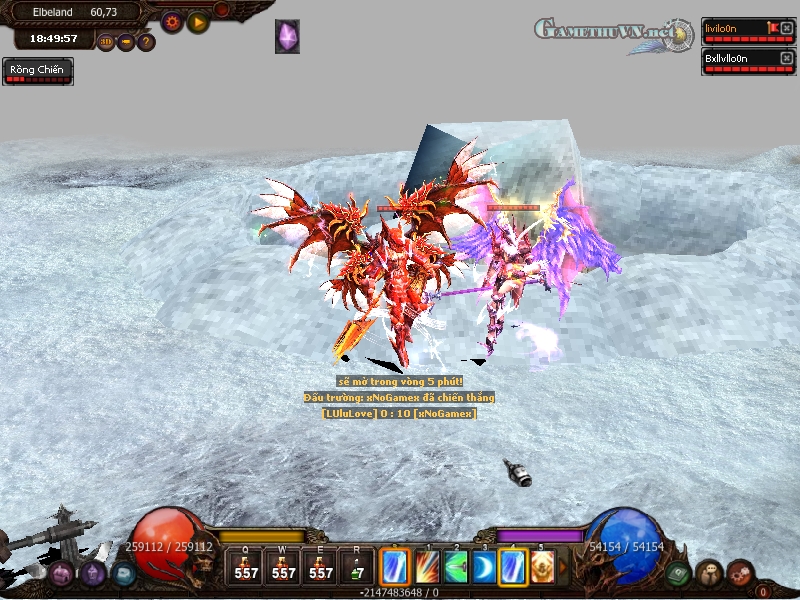The image size is (800, 600).
Task: Click the orange play arrow button
Action: (x=198, y=20)
